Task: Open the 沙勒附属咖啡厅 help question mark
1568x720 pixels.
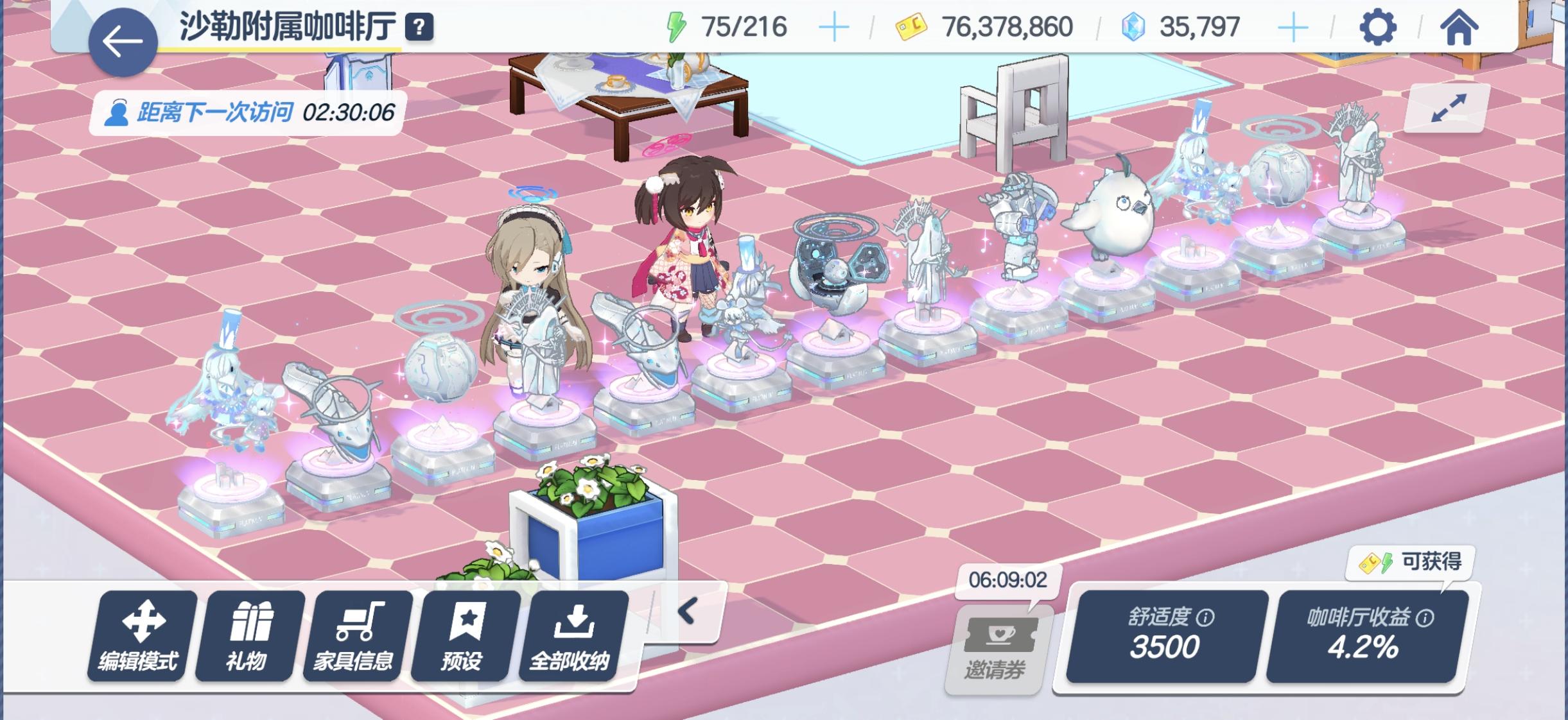Action: (x=420, y=28)
